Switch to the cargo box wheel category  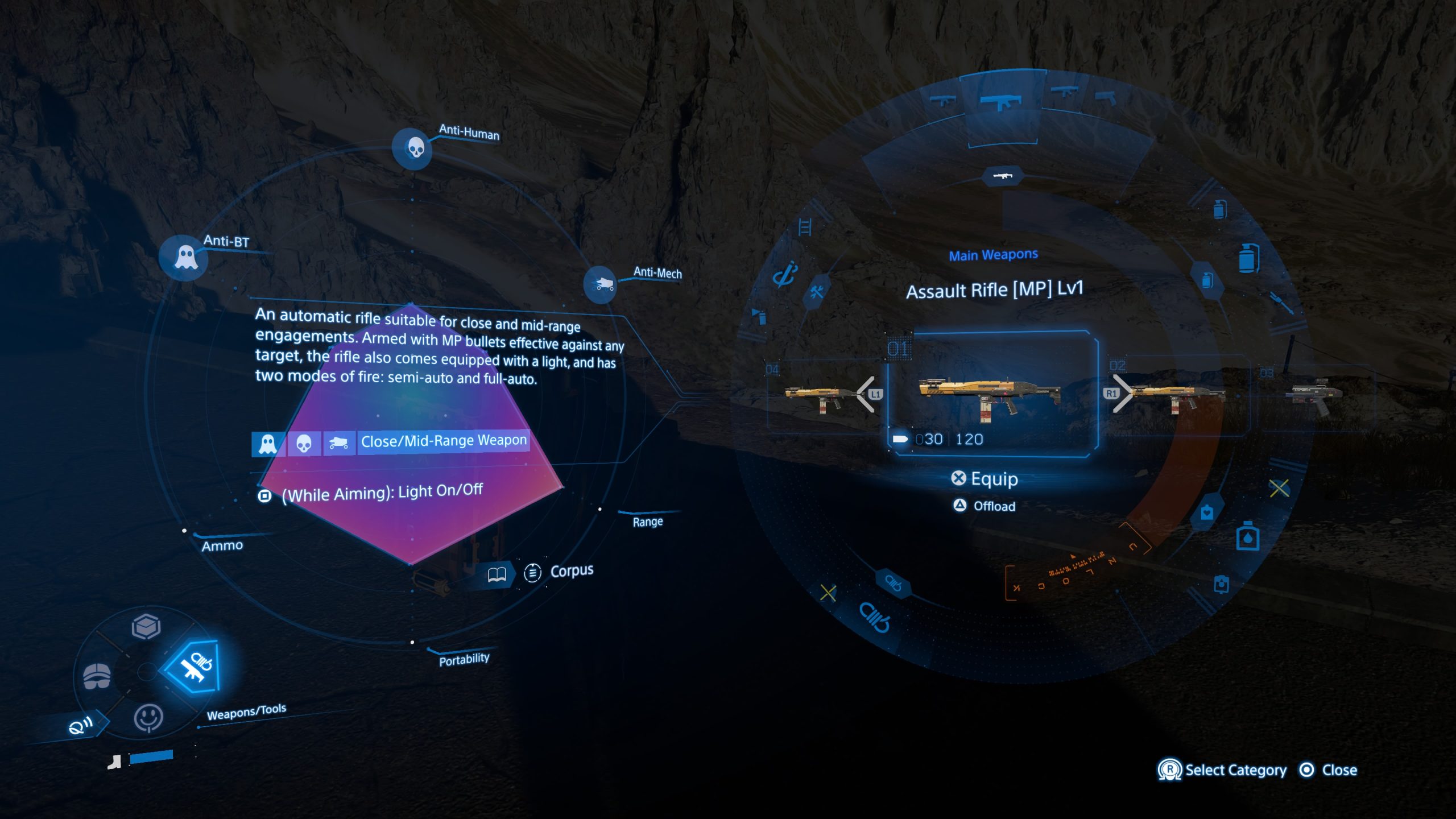pos(146,627)
